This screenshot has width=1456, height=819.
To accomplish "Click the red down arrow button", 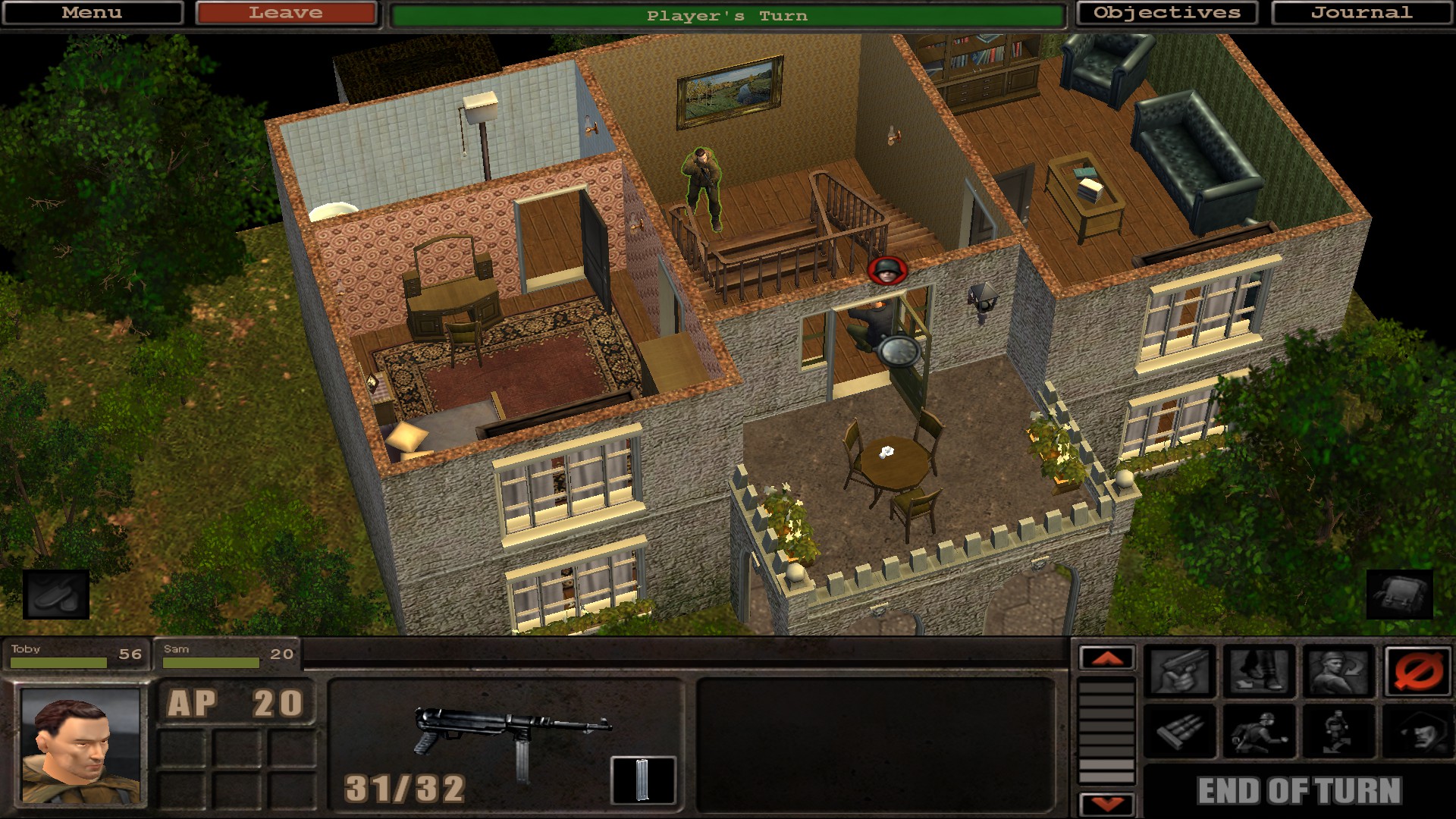I will (x=1107, y=804).
